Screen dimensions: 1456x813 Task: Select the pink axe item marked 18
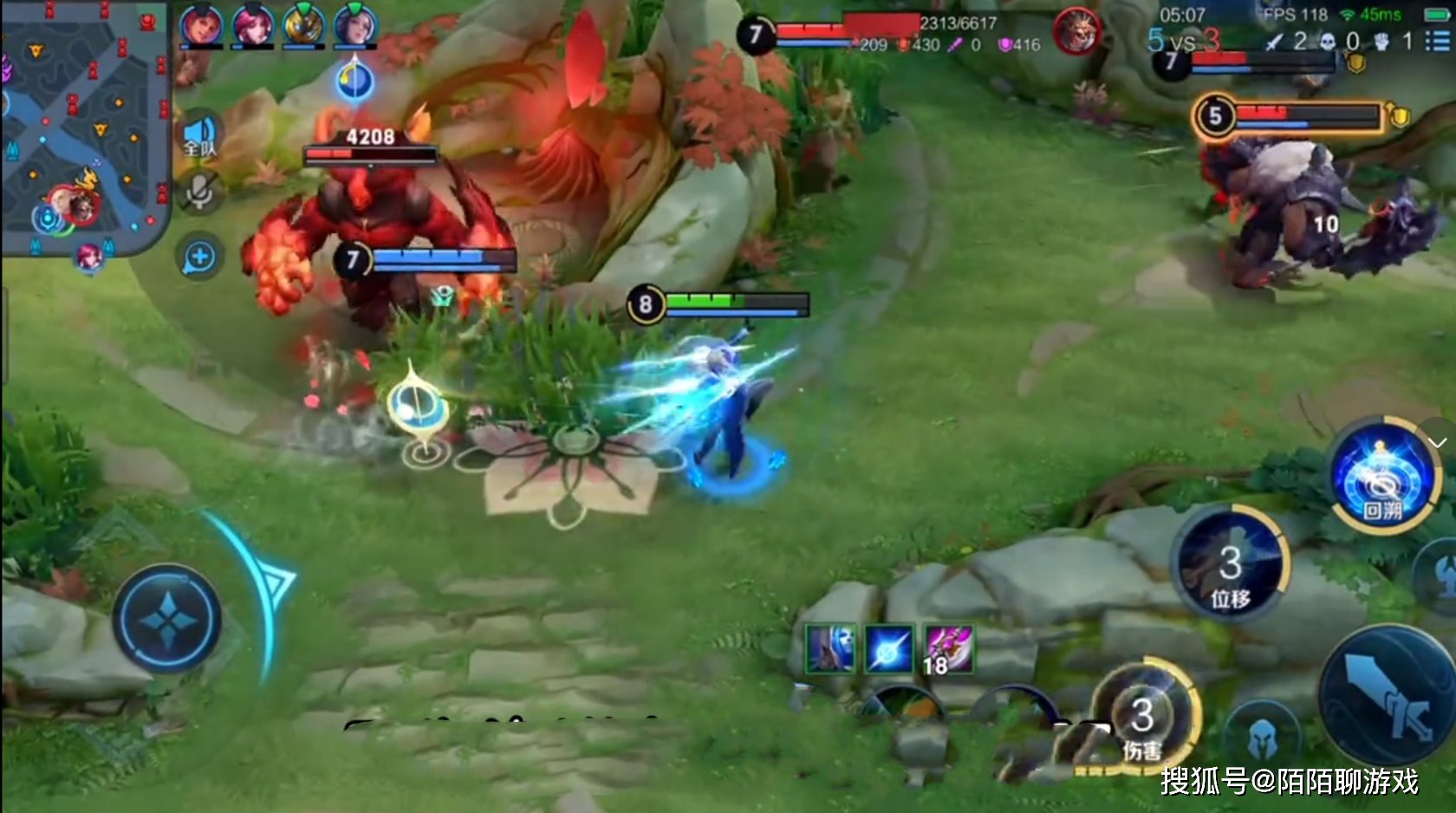[x=947, y=648]
